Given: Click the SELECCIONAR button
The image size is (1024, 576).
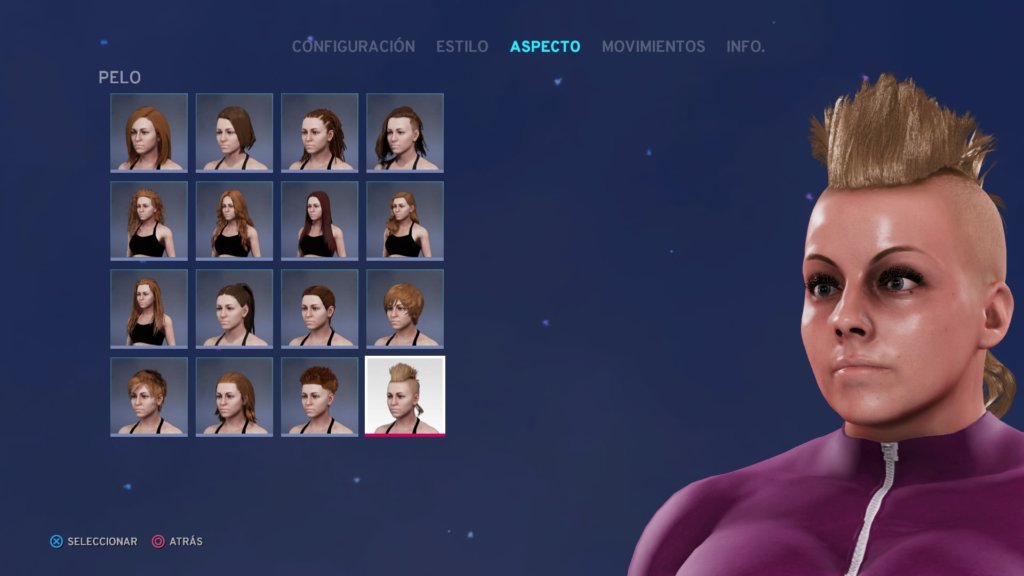Looking at the screenshot, I should tap(94, 541).
